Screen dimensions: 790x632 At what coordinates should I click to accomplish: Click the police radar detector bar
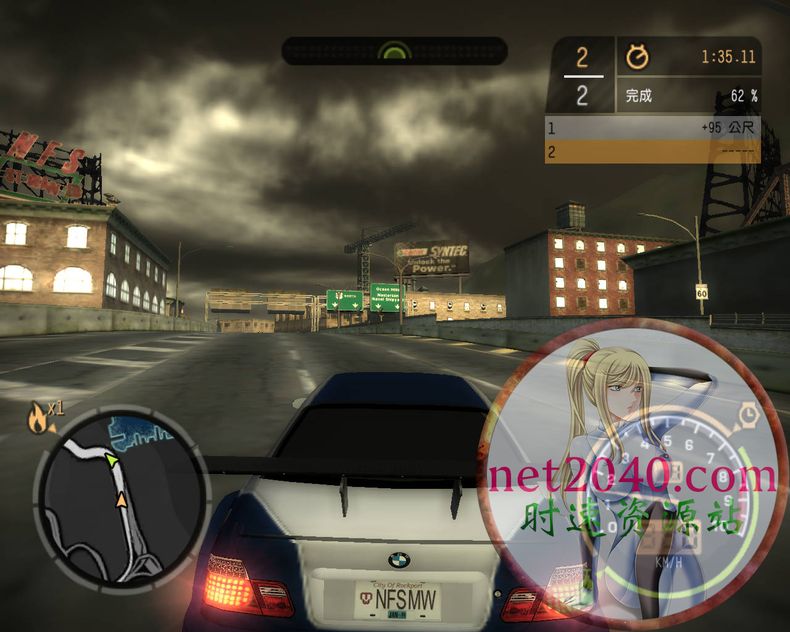point(394,51)
